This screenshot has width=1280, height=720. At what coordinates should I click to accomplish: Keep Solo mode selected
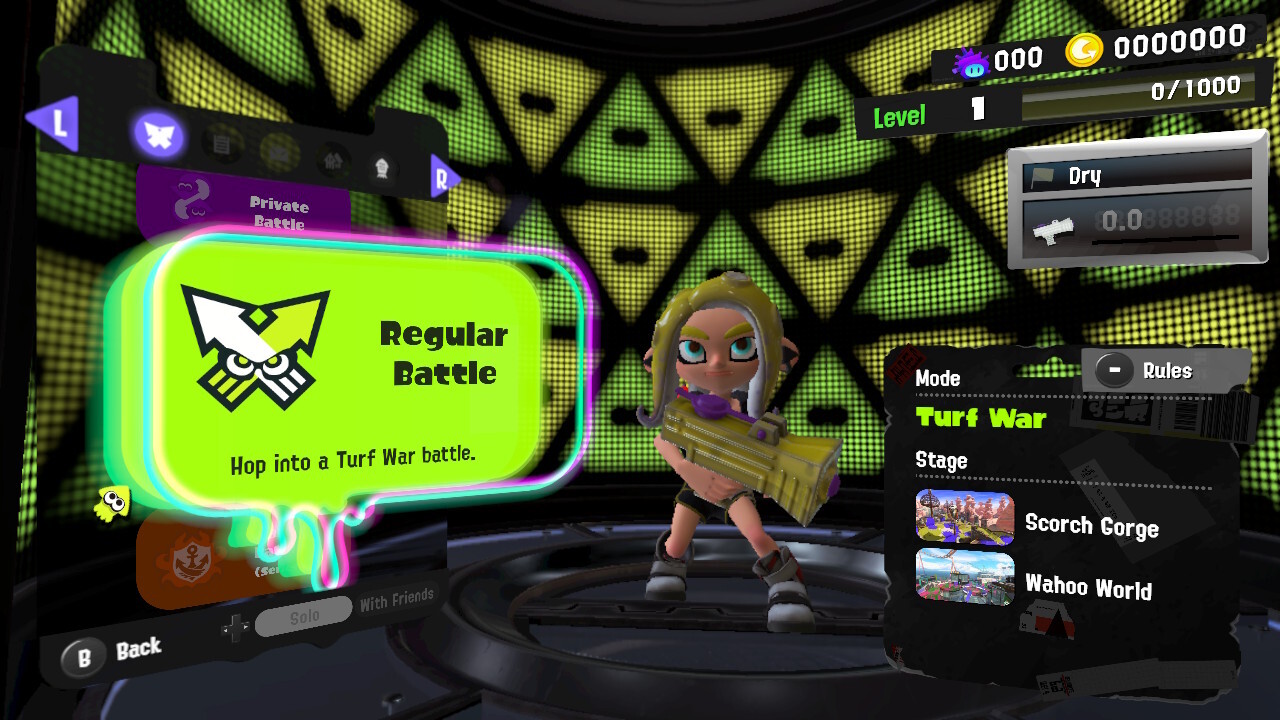pyautogui.click(x=302, y=615)
